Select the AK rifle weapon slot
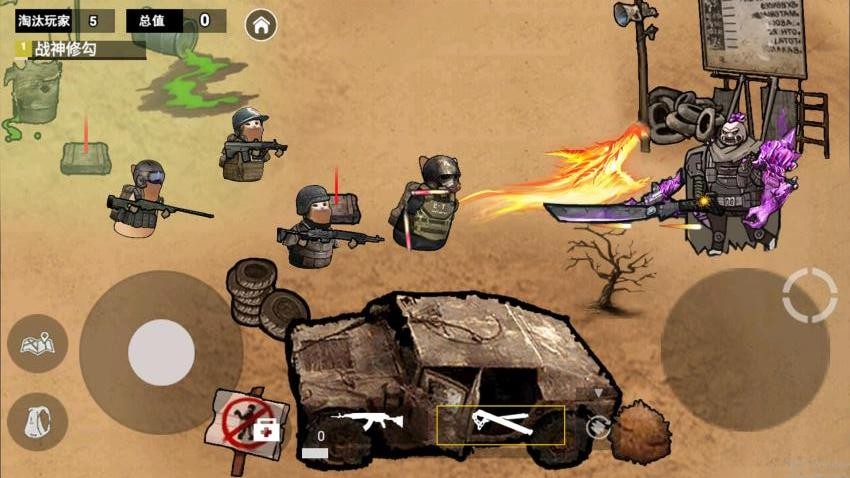The image size is (850, 478). [366, 420]
